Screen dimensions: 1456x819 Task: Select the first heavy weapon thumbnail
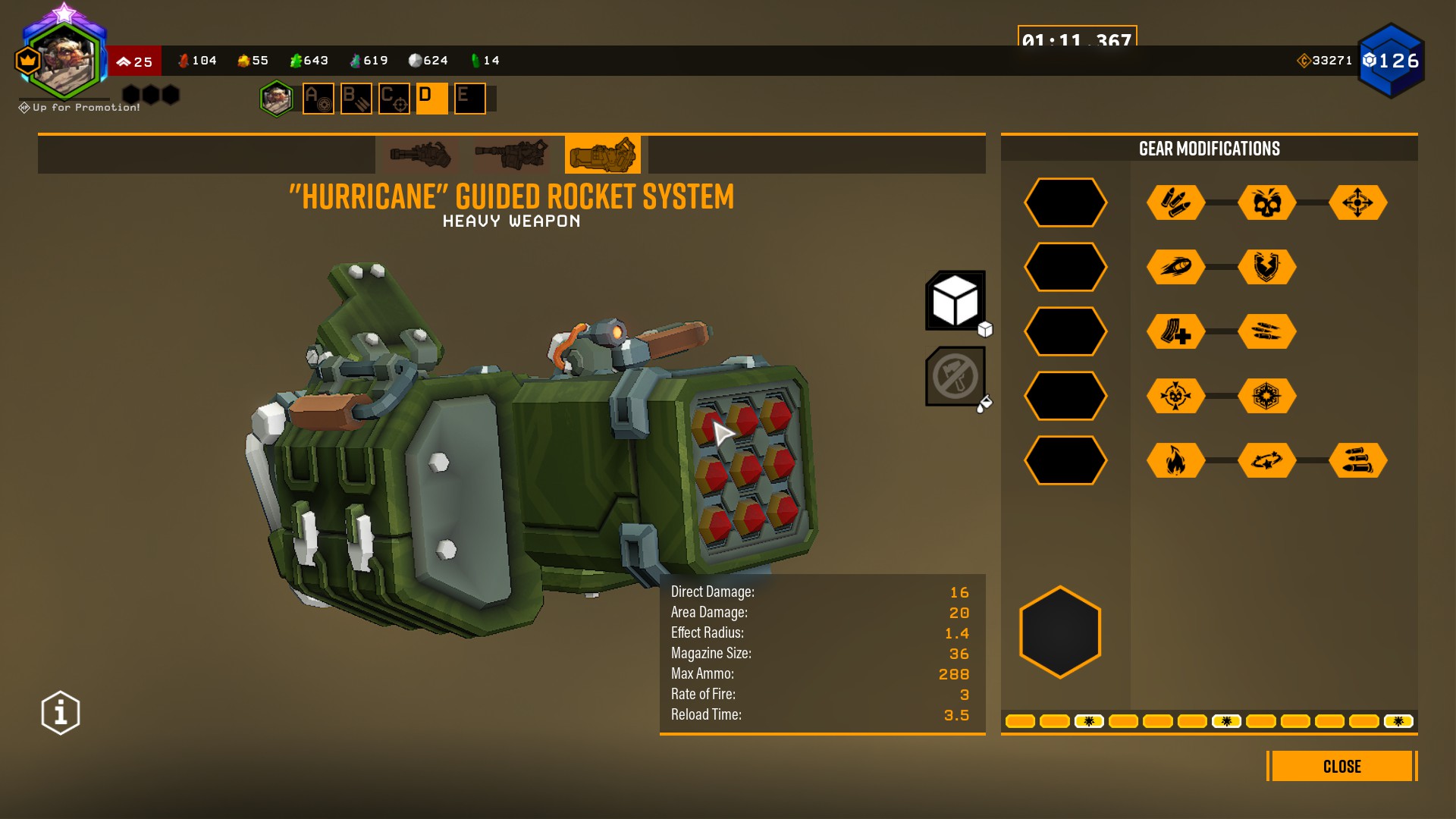pos(420,155)
